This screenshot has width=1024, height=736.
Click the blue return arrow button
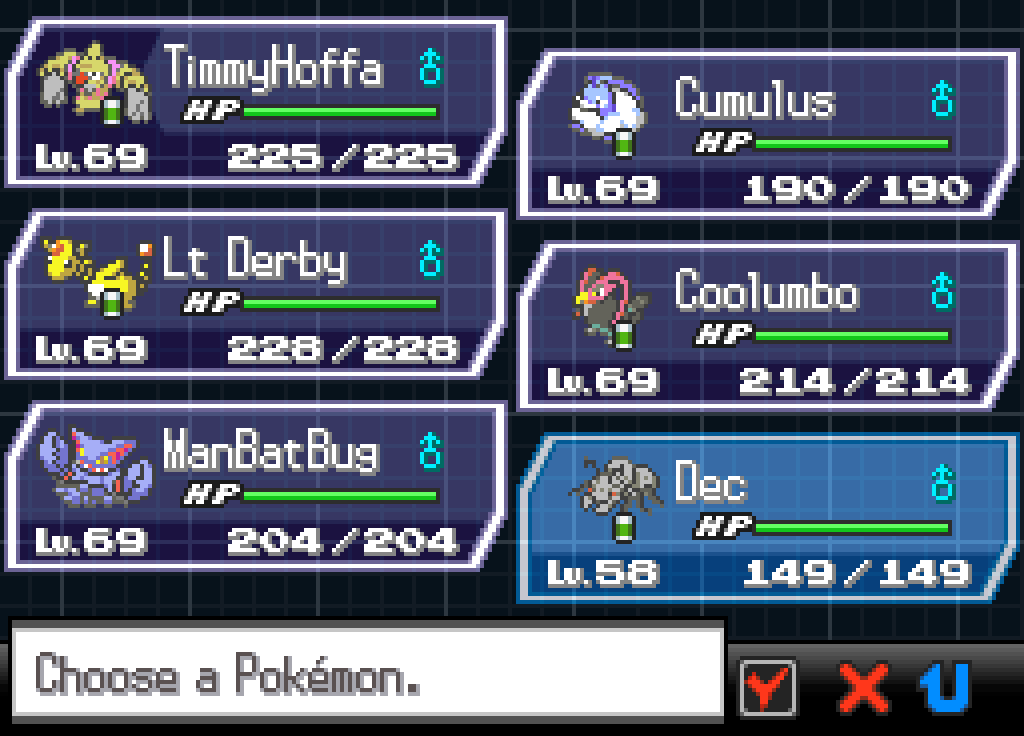click(x=944, y=687)
